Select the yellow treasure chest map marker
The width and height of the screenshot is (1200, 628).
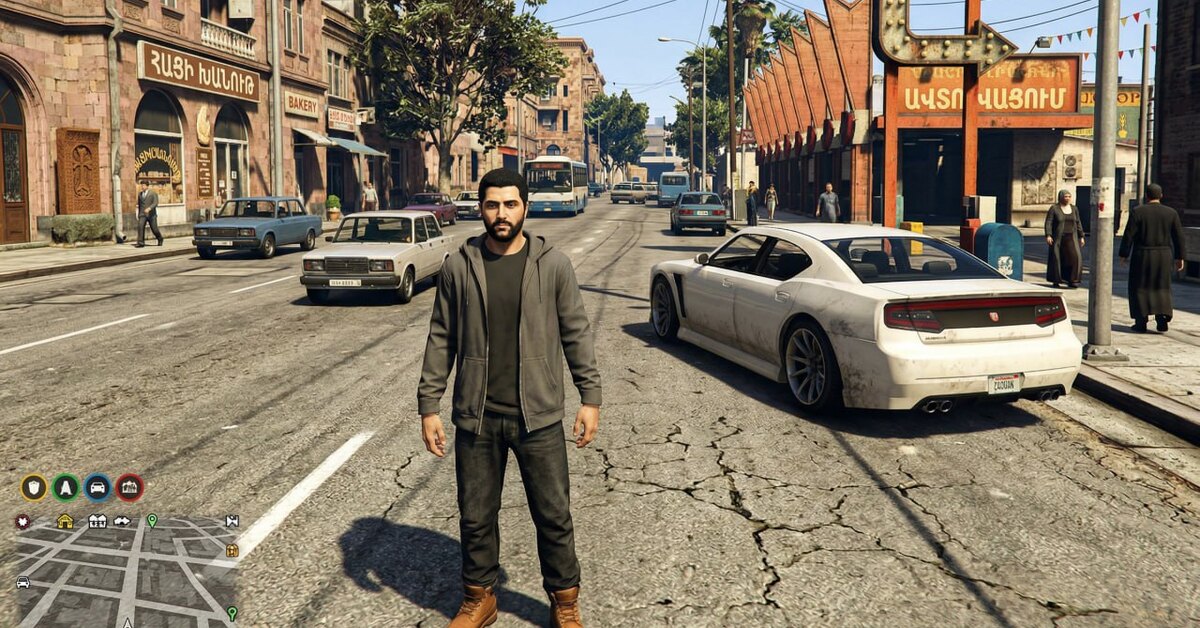[x=232, y=550]
